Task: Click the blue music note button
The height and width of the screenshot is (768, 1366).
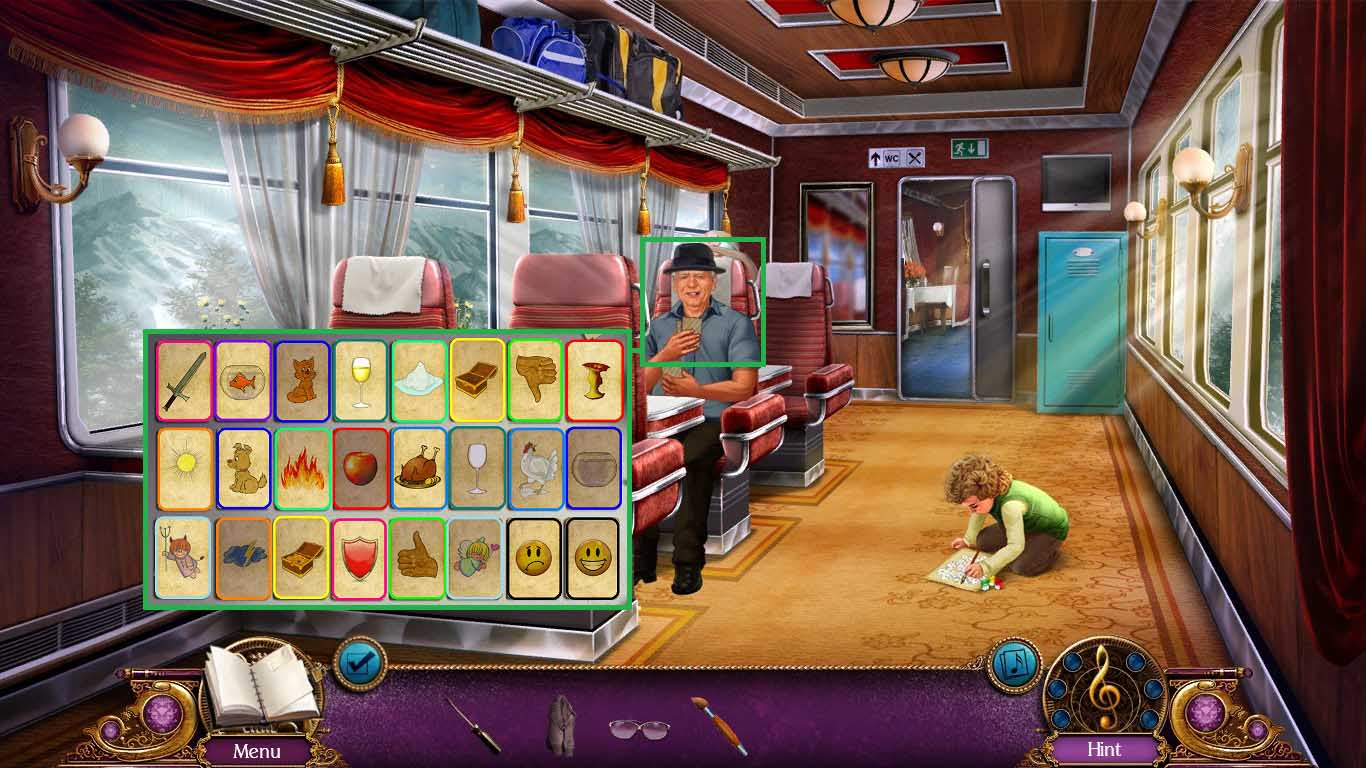Action: click(x=1014, y=662)
